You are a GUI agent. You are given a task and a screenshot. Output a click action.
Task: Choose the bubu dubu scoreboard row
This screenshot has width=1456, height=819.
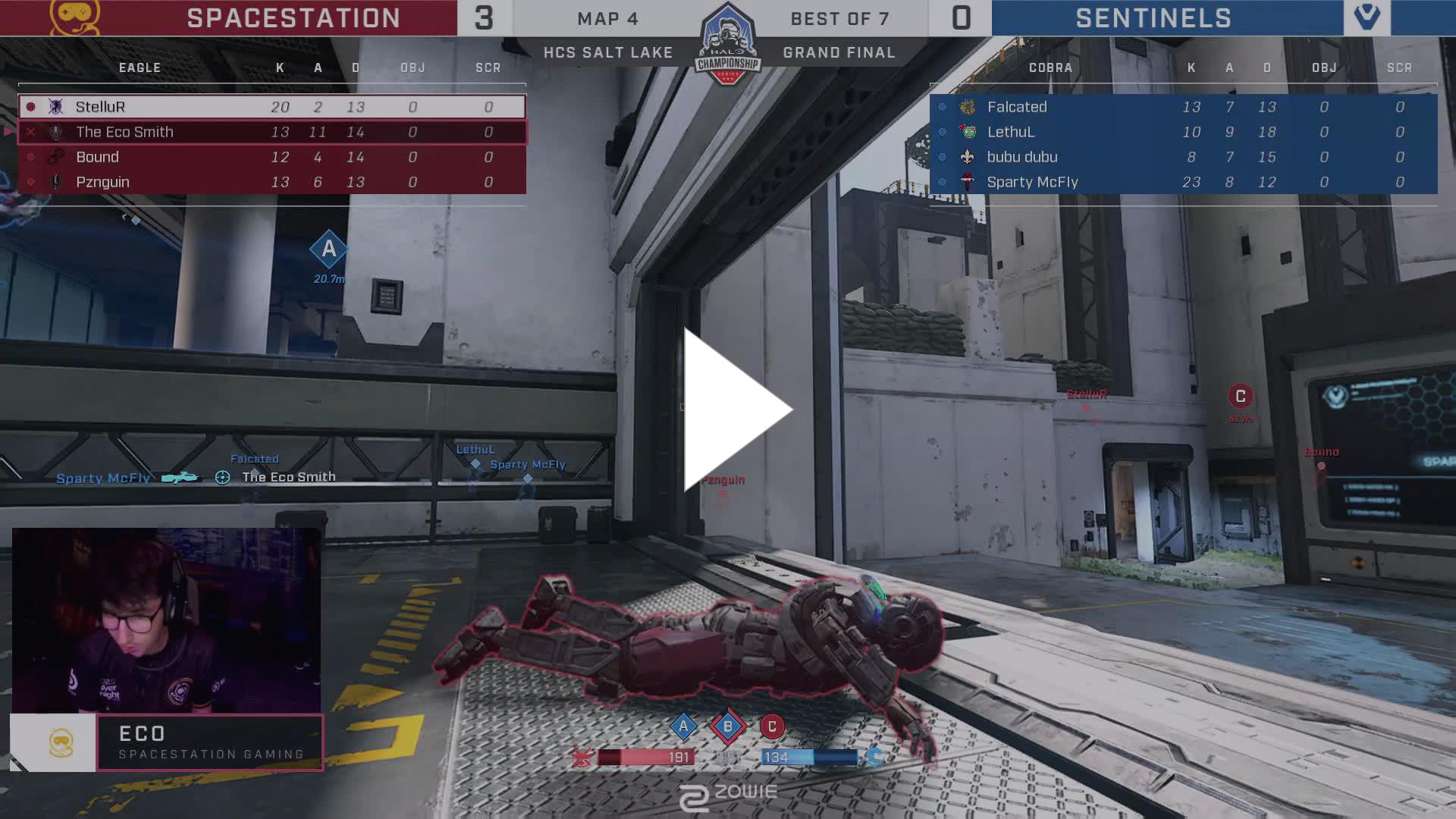1183,157
